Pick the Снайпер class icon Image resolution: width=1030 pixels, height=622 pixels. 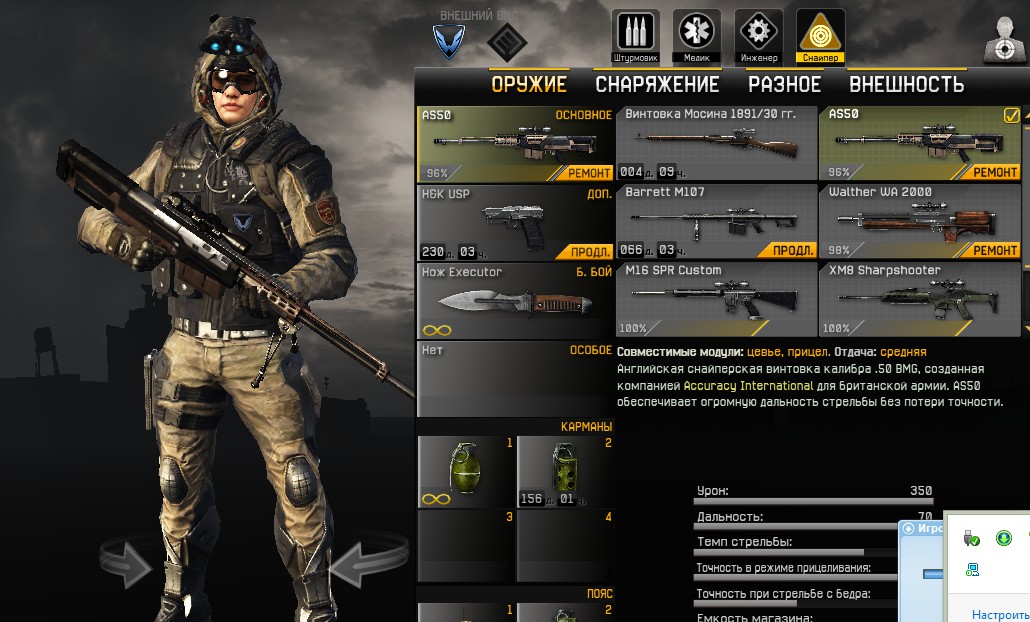(820, 36)
